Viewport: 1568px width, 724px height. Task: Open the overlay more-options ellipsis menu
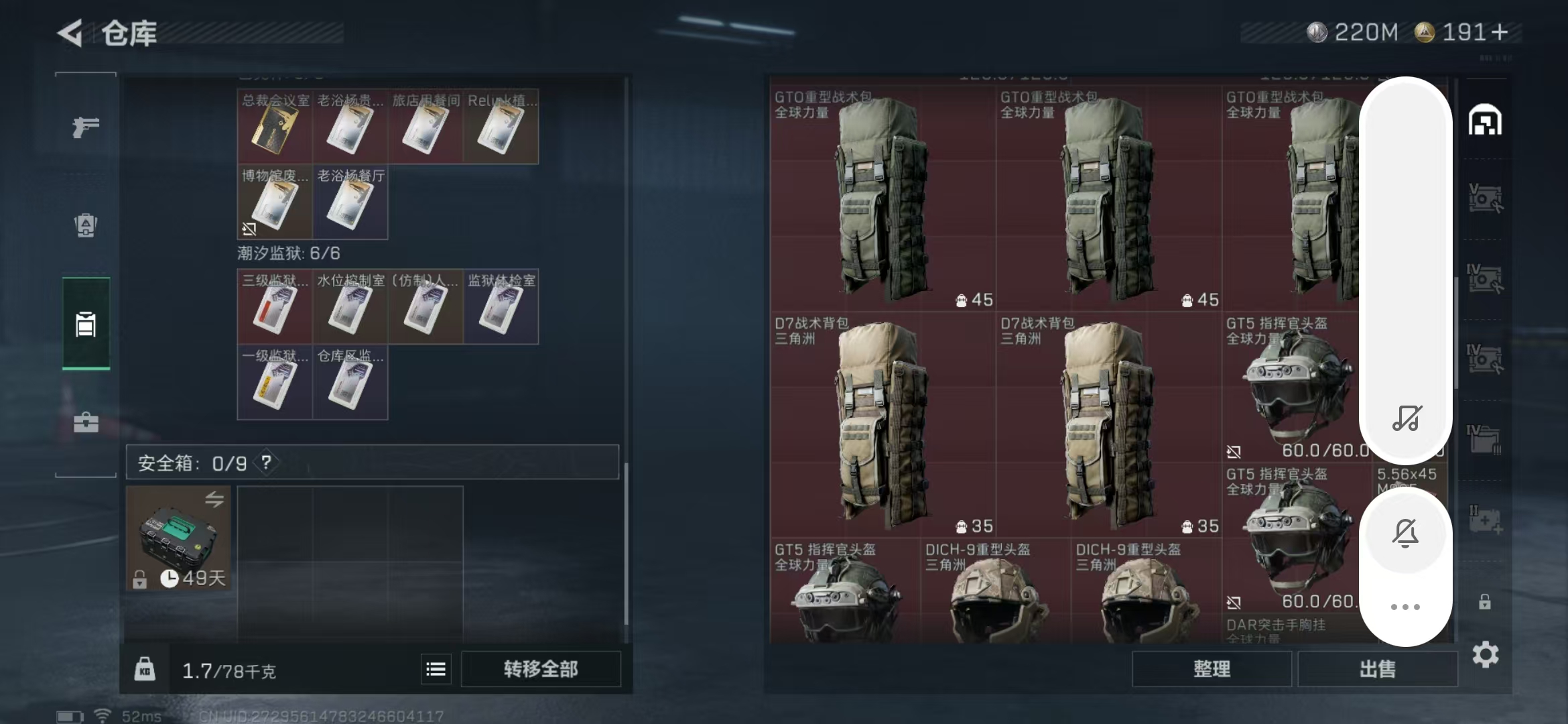click(1406, 607)
